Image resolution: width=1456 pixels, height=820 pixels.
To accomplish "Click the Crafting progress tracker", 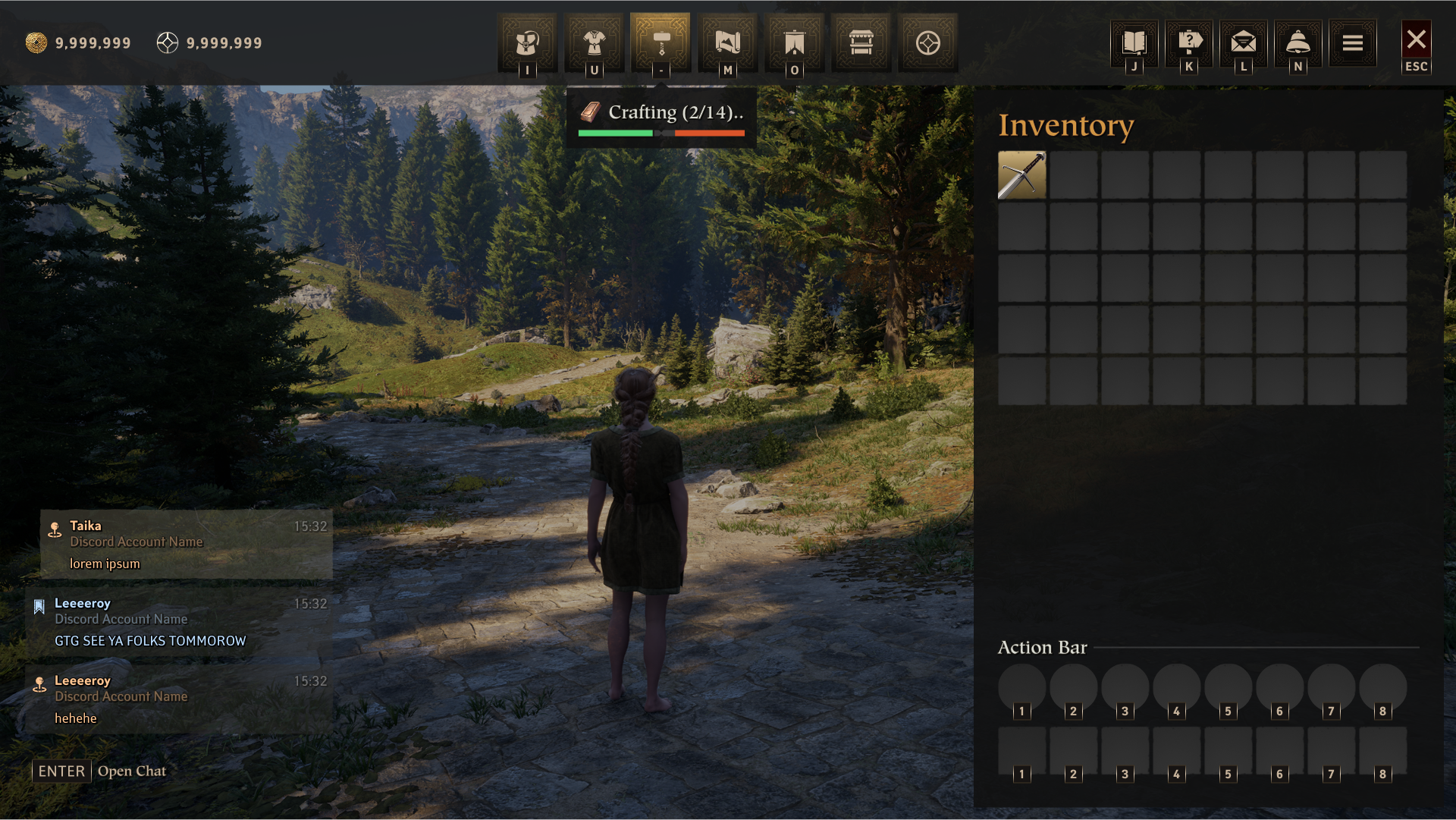I will coord(661,117).
